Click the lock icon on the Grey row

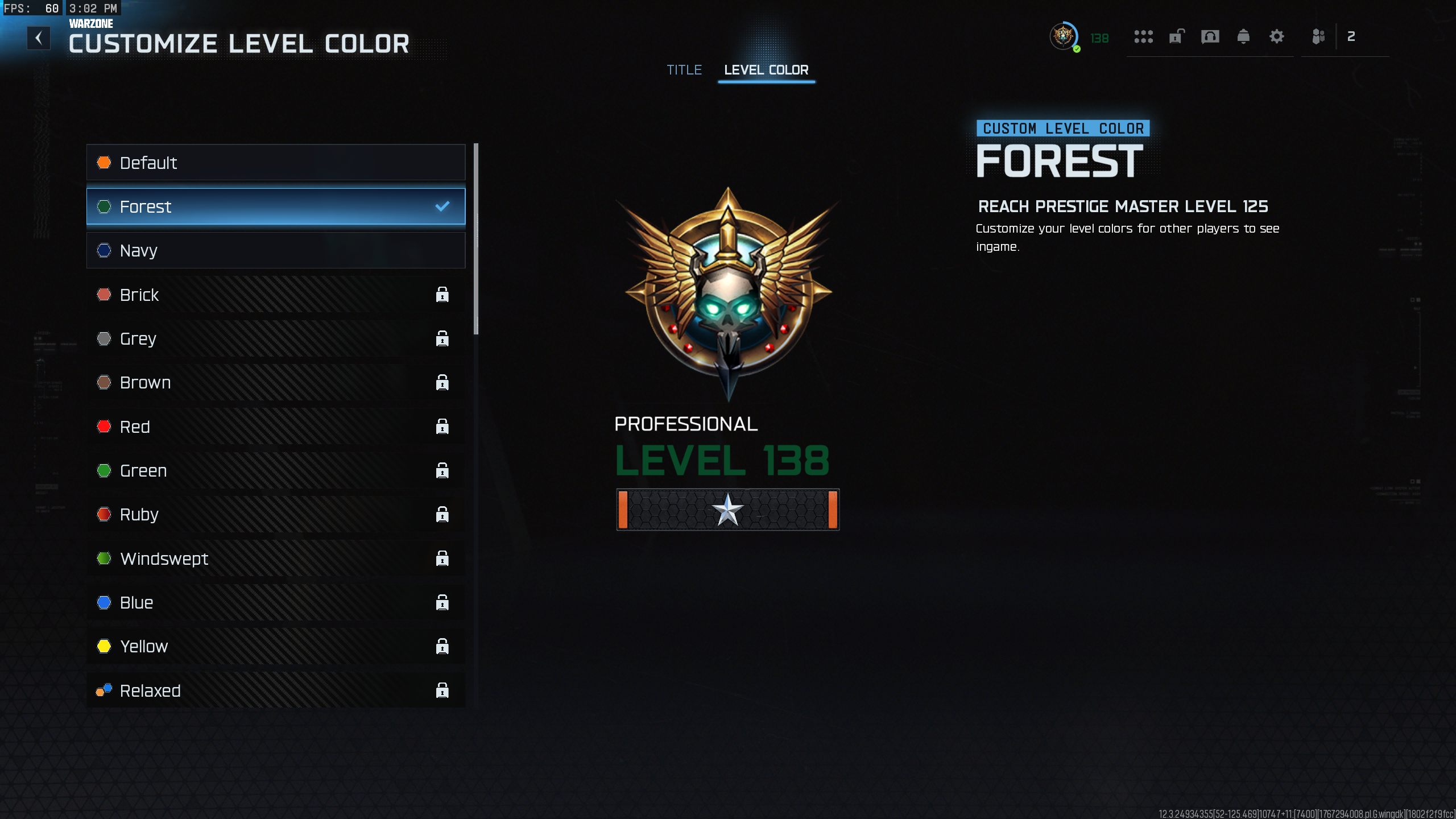pos(443,338)
